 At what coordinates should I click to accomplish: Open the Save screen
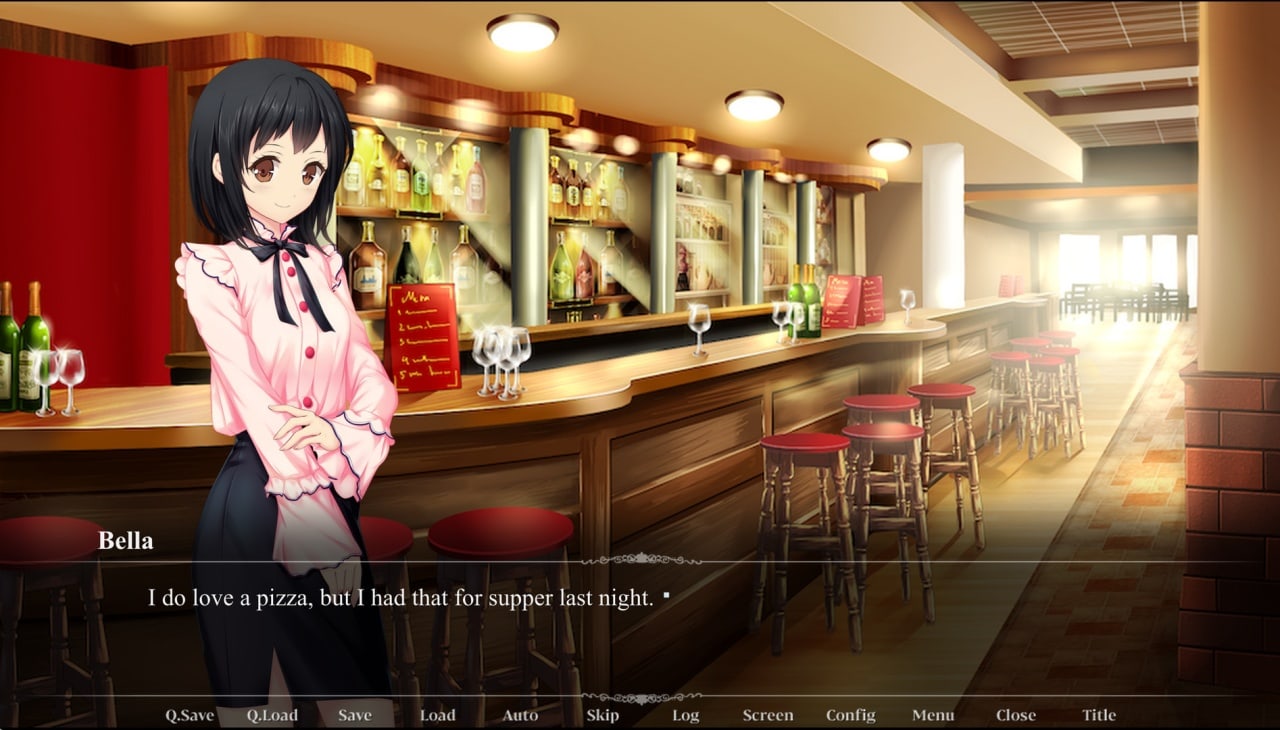pyautogui.click(x=355, y=715)
